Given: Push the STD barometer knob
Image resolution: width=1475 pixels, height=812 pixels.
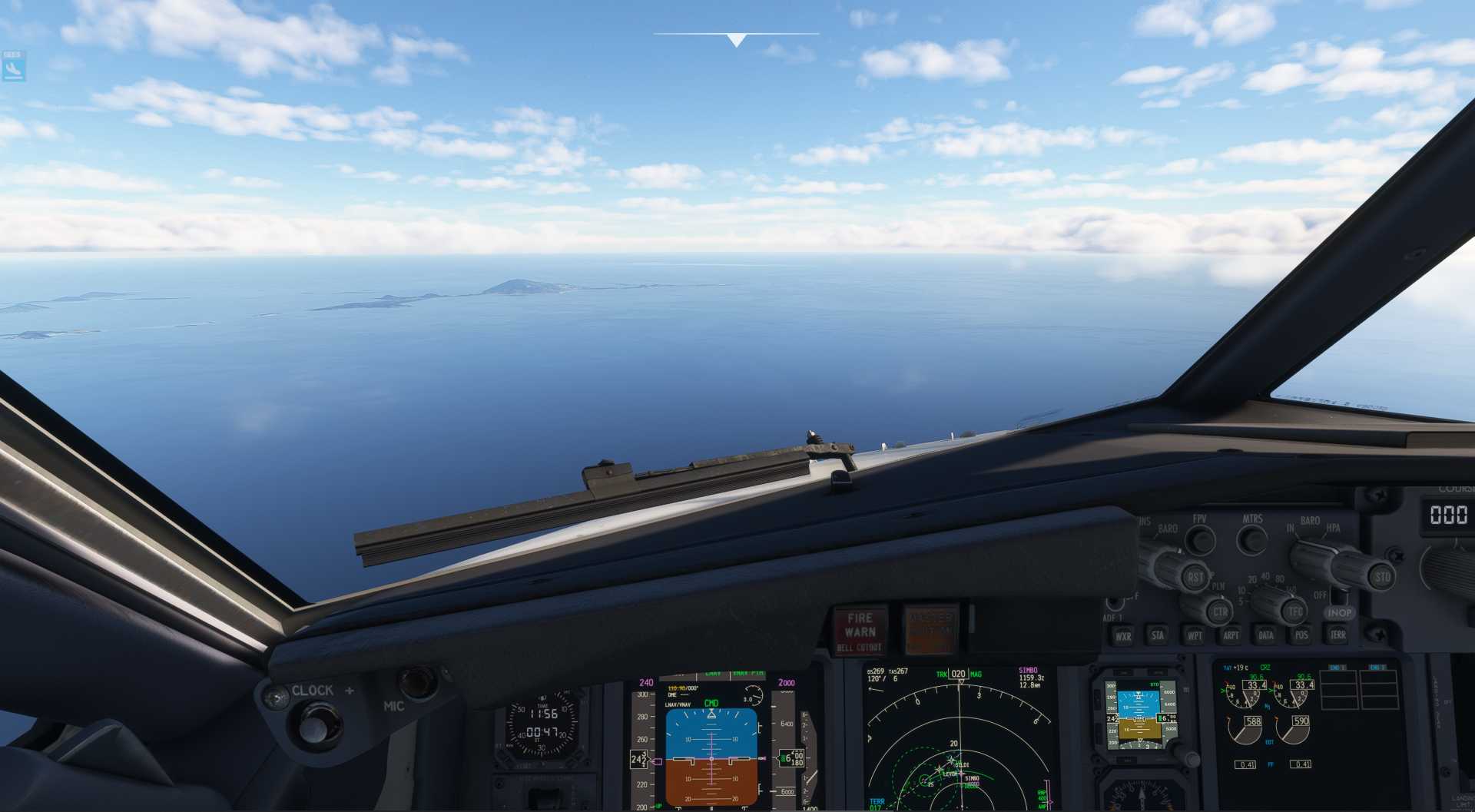Looking at the screenshot, I should (1381, 576).
